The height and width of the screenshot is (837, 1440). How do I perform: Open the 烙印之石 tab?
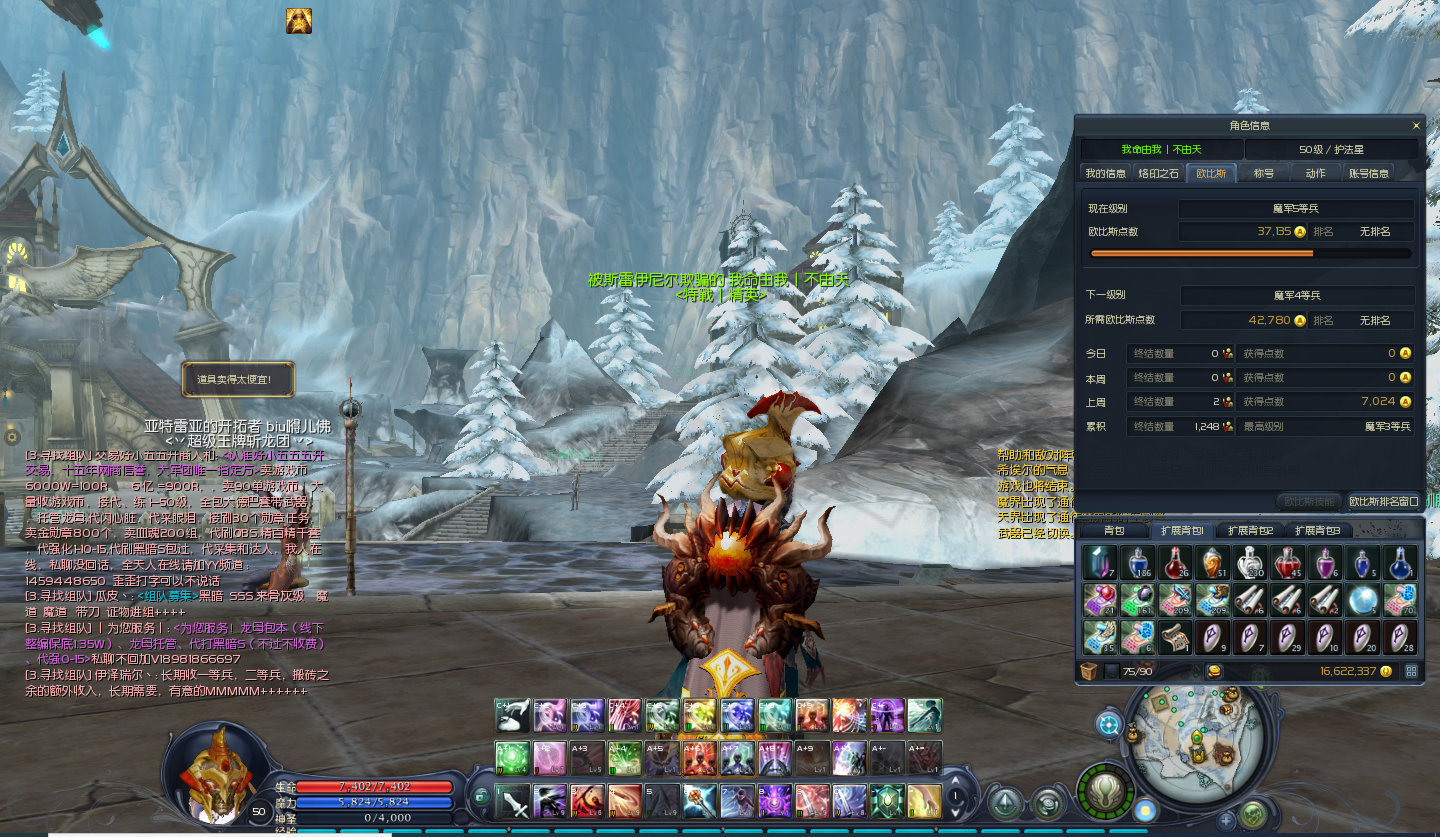pyautogui.click(x=1158, y=173)
